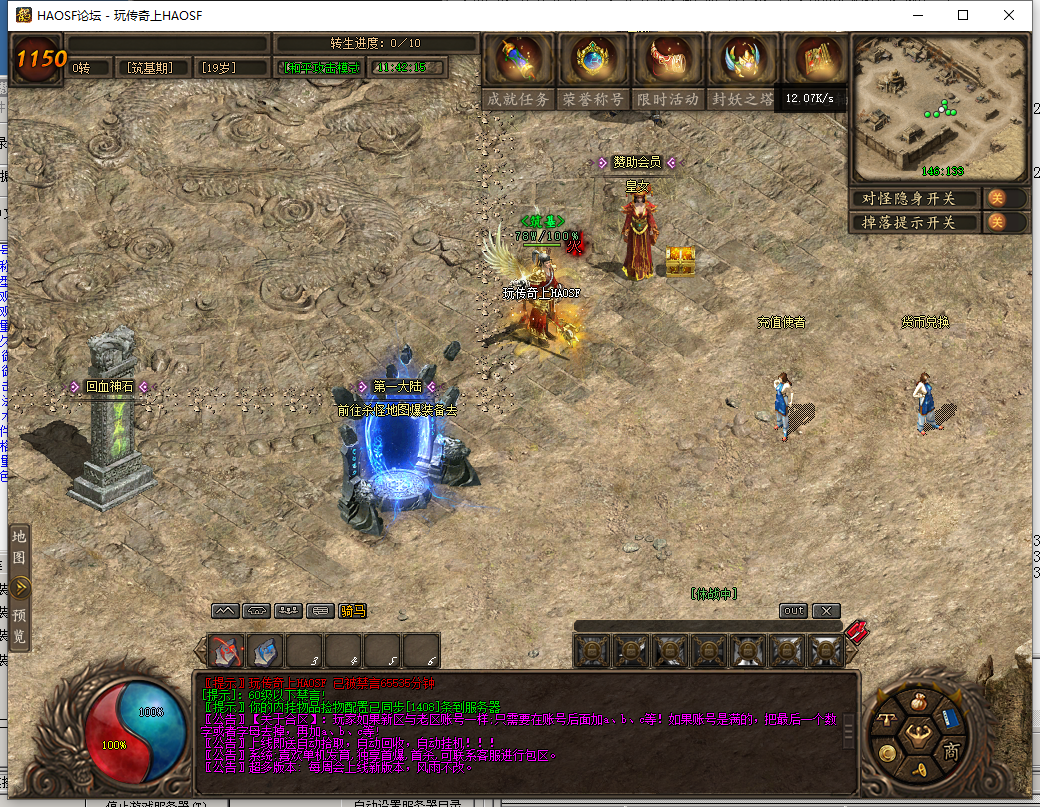Select the second hotbar item slot
1040x807 pixels.
click(x=265, y=651)
